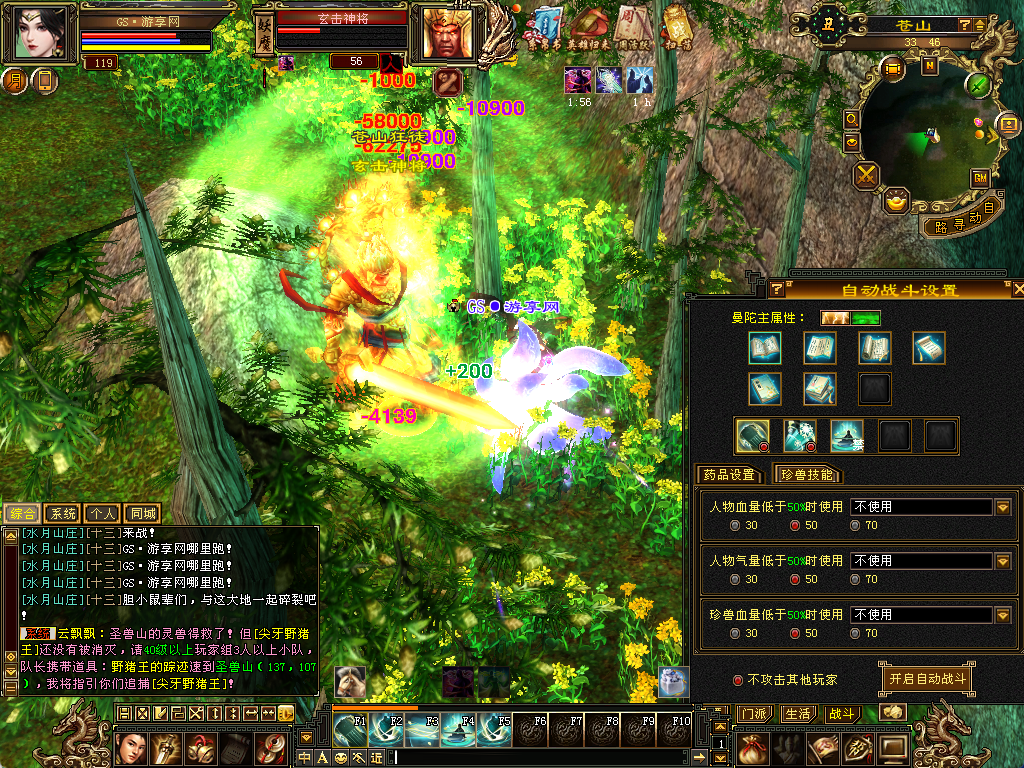
Task: Open the 生活 skills menu
Action: coord(798,714)
